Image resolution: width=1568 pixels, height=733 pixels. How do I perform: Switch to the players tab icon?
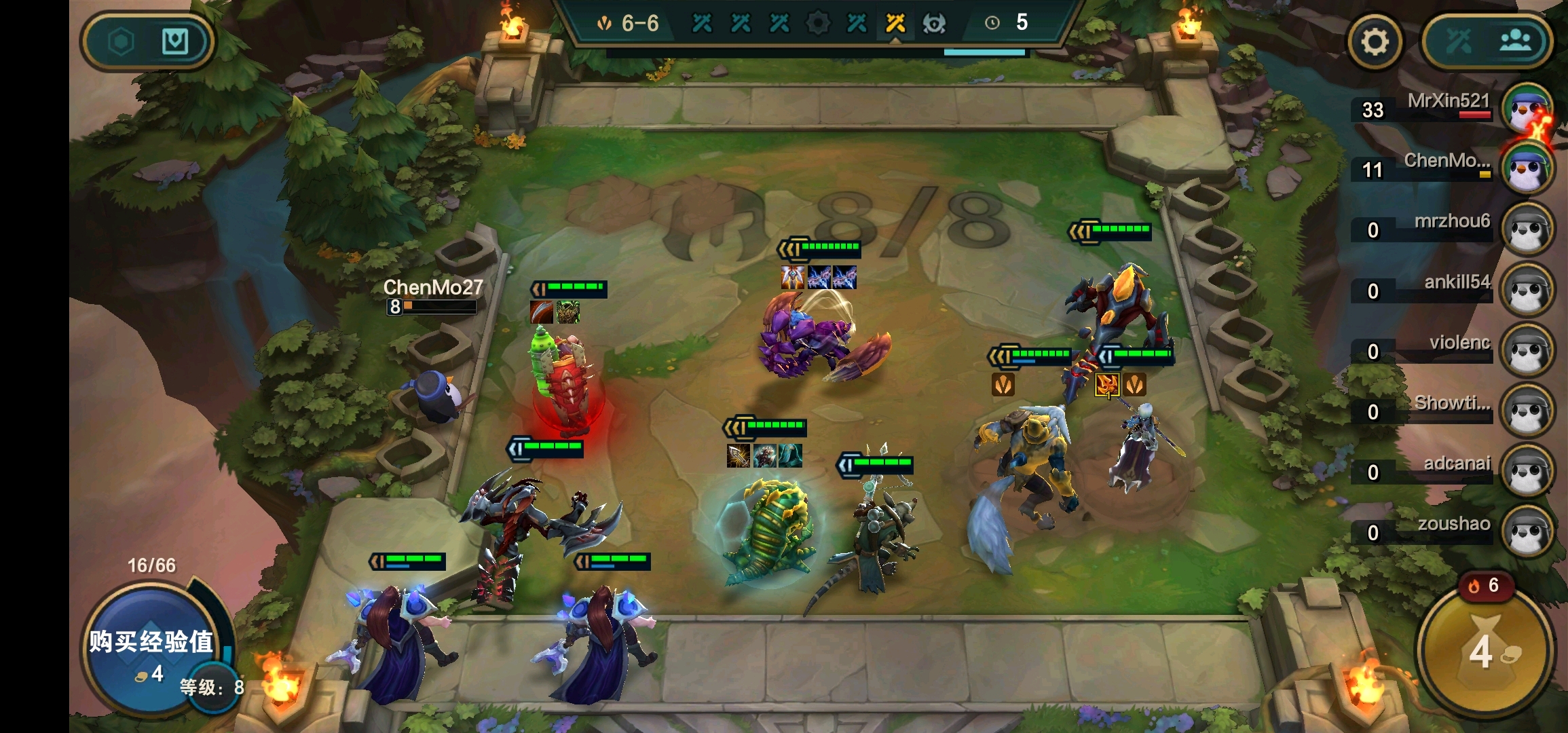pos(1515,42)
